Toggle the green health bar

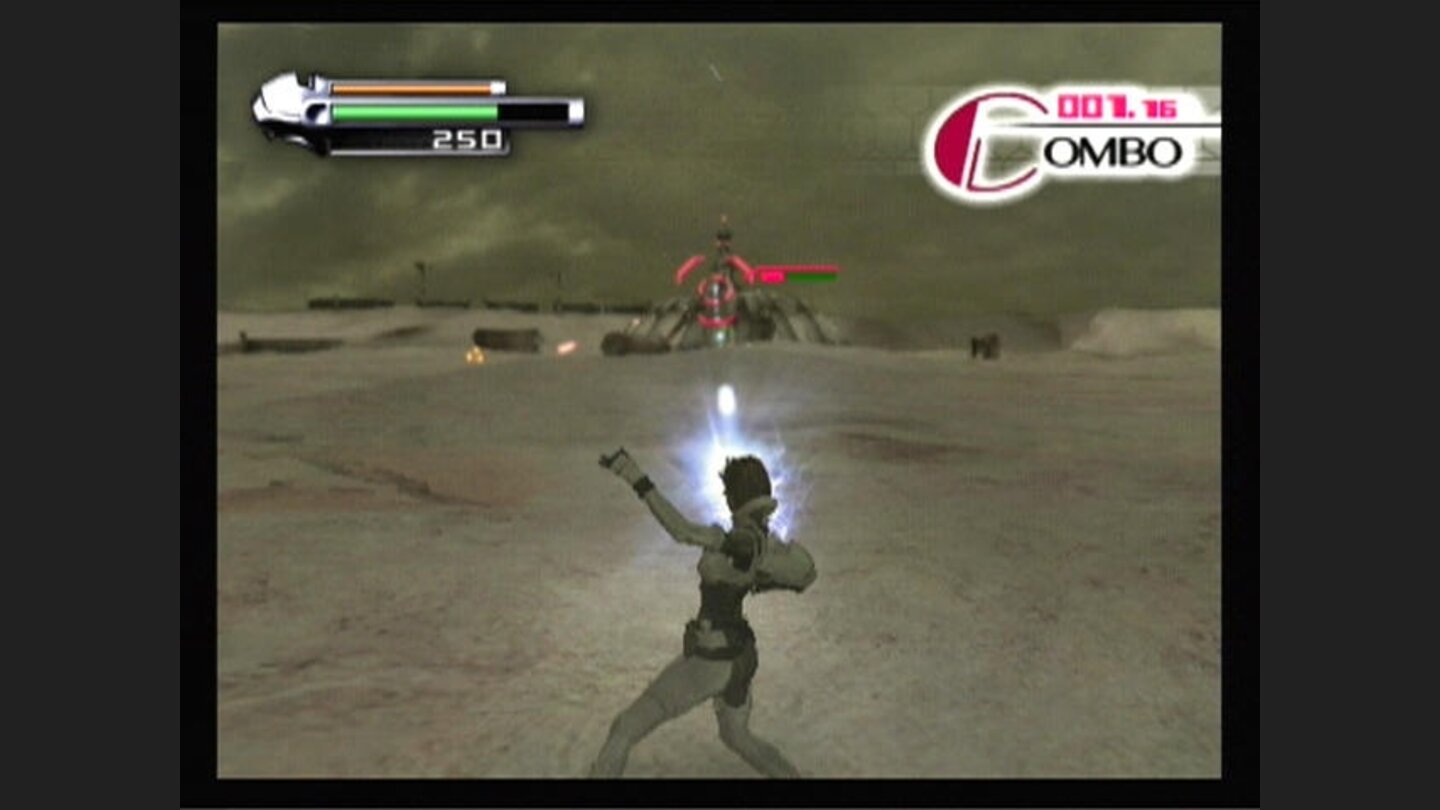[x=415, y=113]
